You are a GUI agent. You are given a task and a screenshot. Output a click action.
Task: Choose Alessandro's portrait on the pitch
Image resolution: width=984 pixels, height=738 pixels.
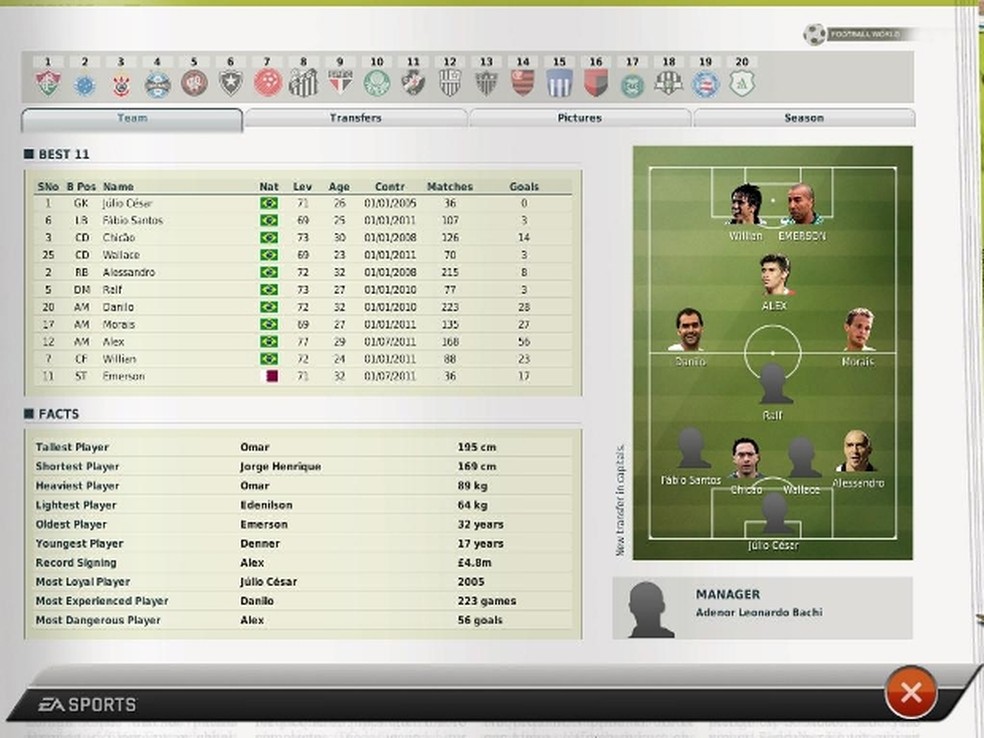point(856,452)
